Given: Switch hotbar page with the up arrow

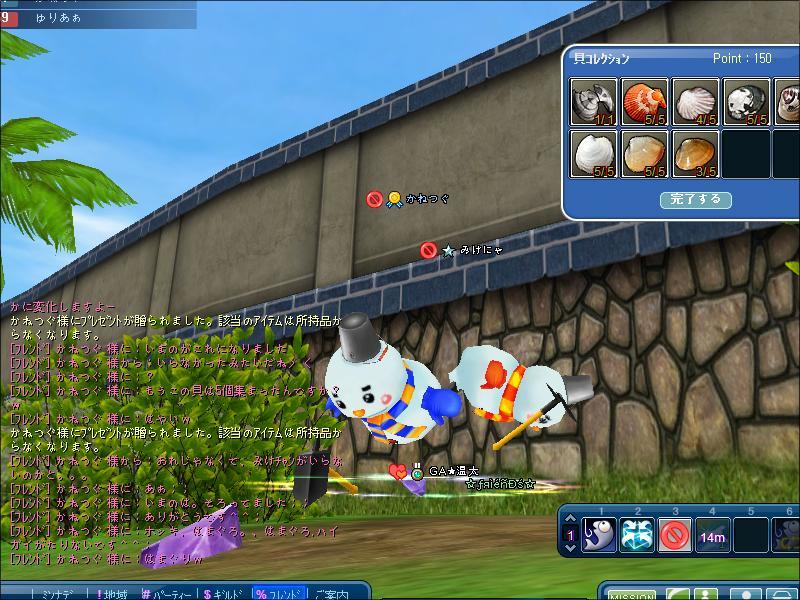Looking at the screenshot, I should pyautogui.click(x=570, y=520).
